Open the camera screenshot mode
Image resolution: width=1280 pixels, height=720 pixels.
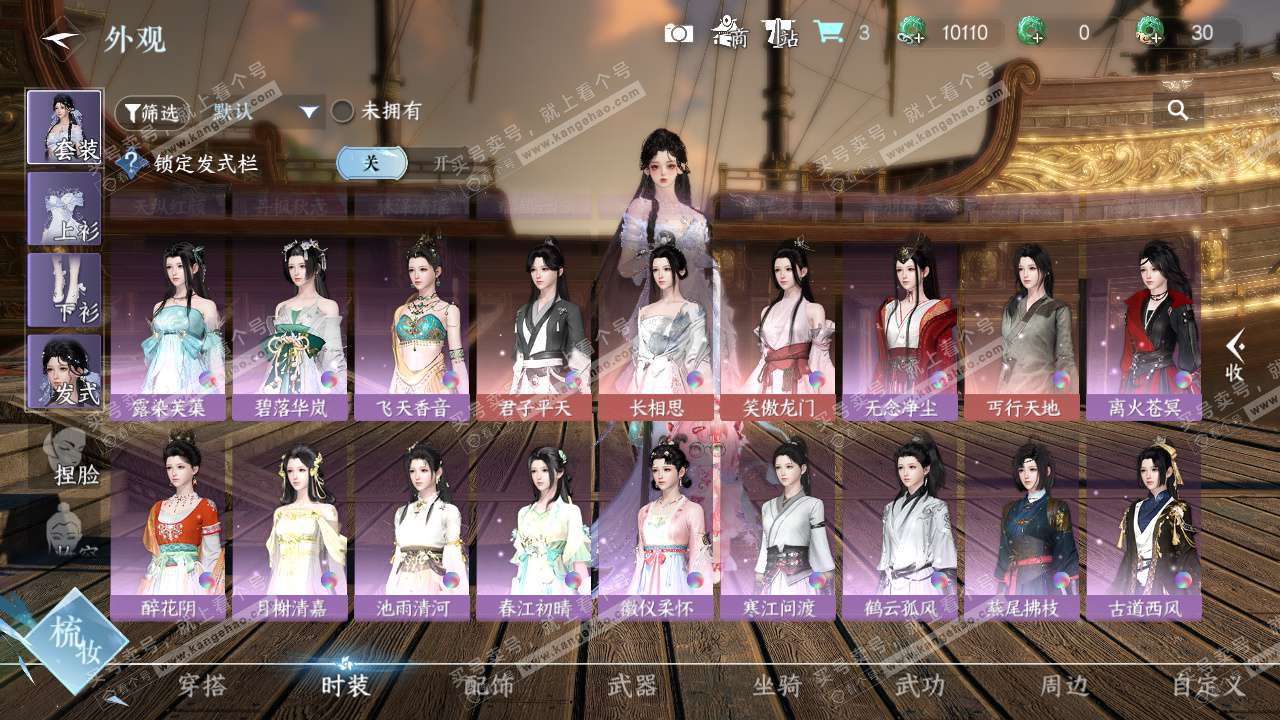coord(678,33)
